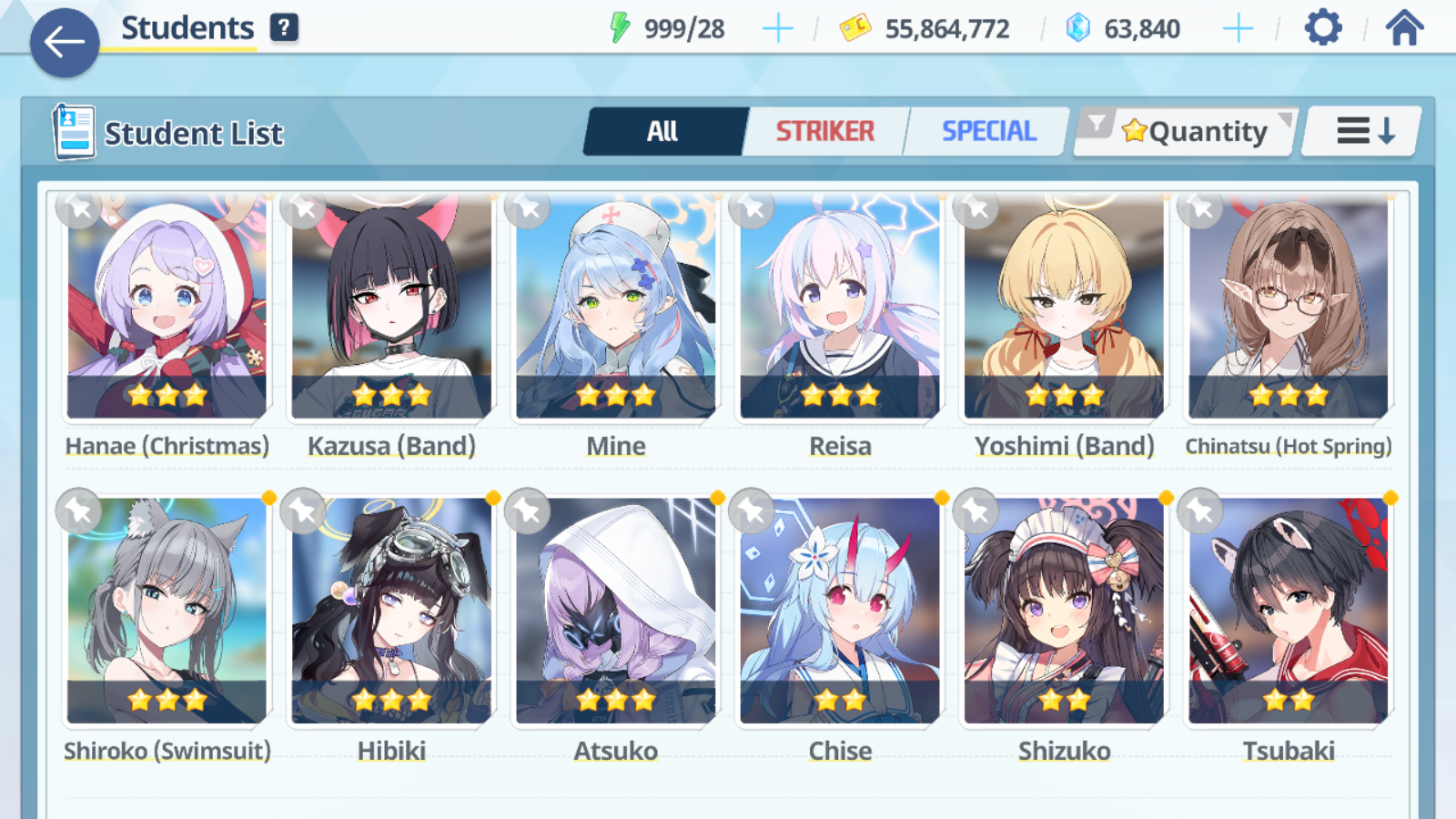Select Chise's student card
This screenshot has height=819, width=1456.
click(x=840, y=612)
